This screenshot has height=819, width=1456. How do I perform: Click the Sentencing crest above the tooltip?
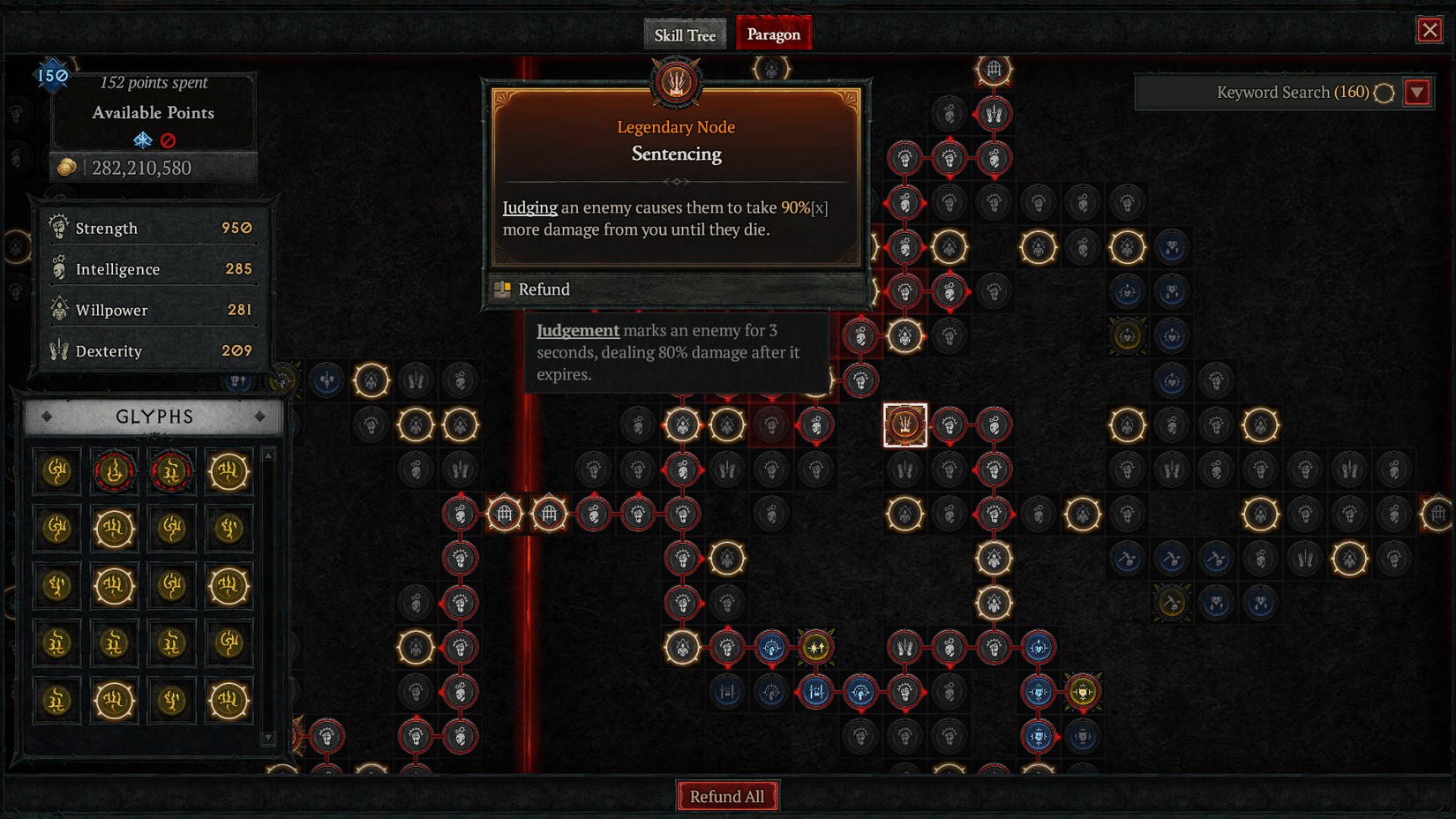coord(675,81)
